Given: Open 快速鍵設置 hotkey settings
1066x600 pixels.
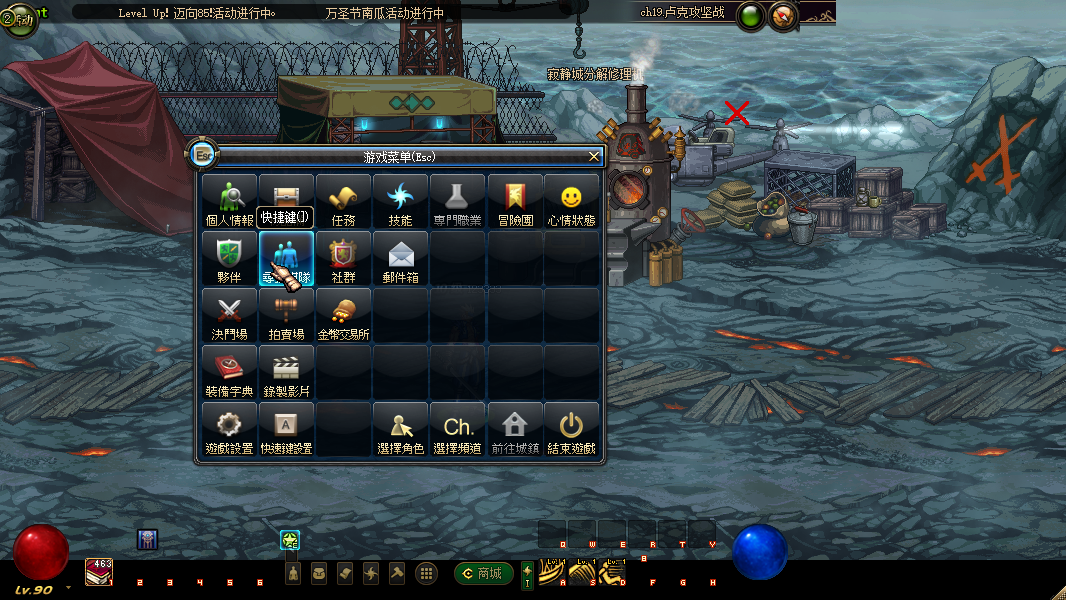Looking at the screenshot, I should 286,430.
